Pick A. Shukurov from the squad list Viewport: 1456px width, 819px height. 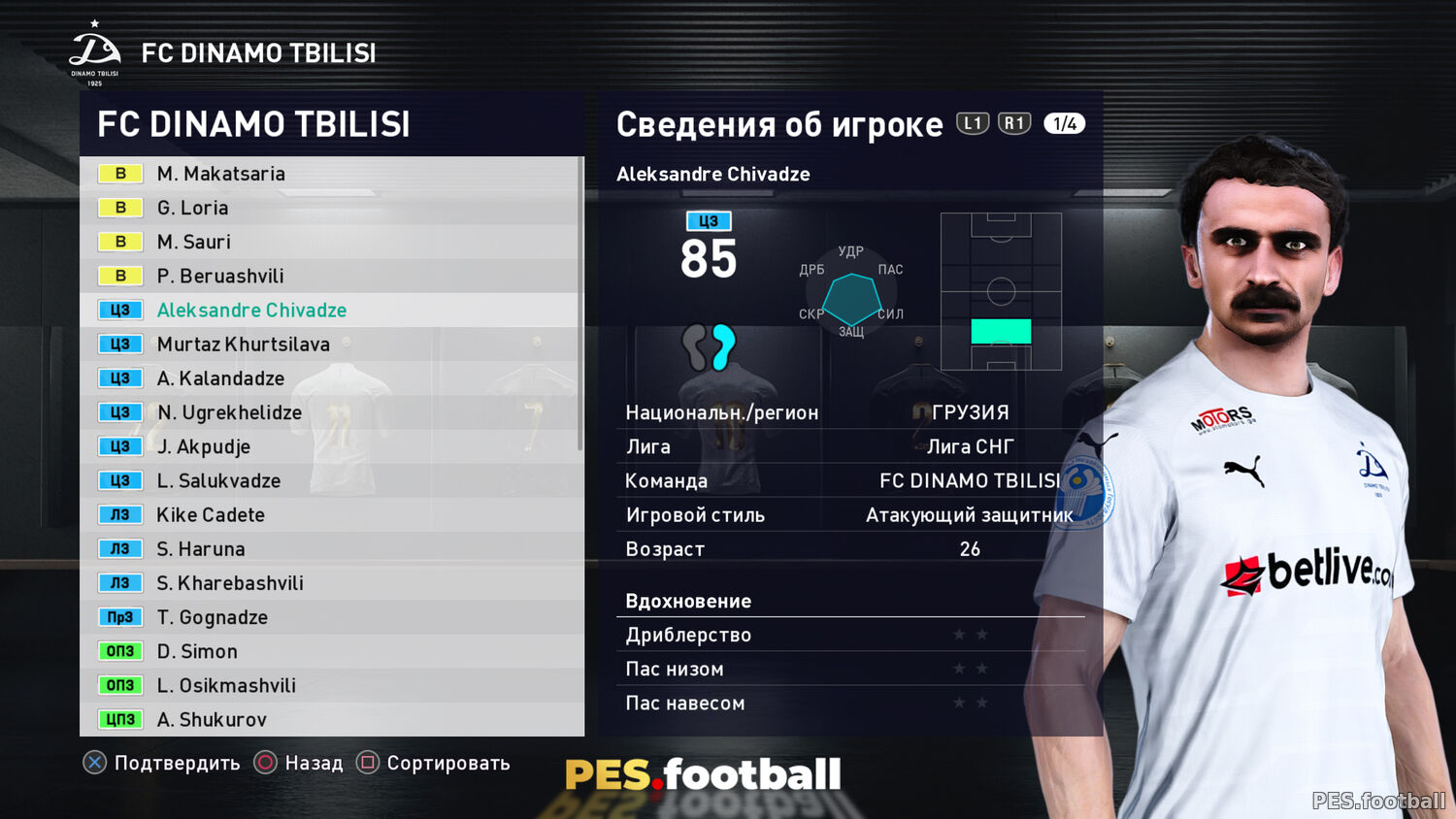[x=212, y=719]
